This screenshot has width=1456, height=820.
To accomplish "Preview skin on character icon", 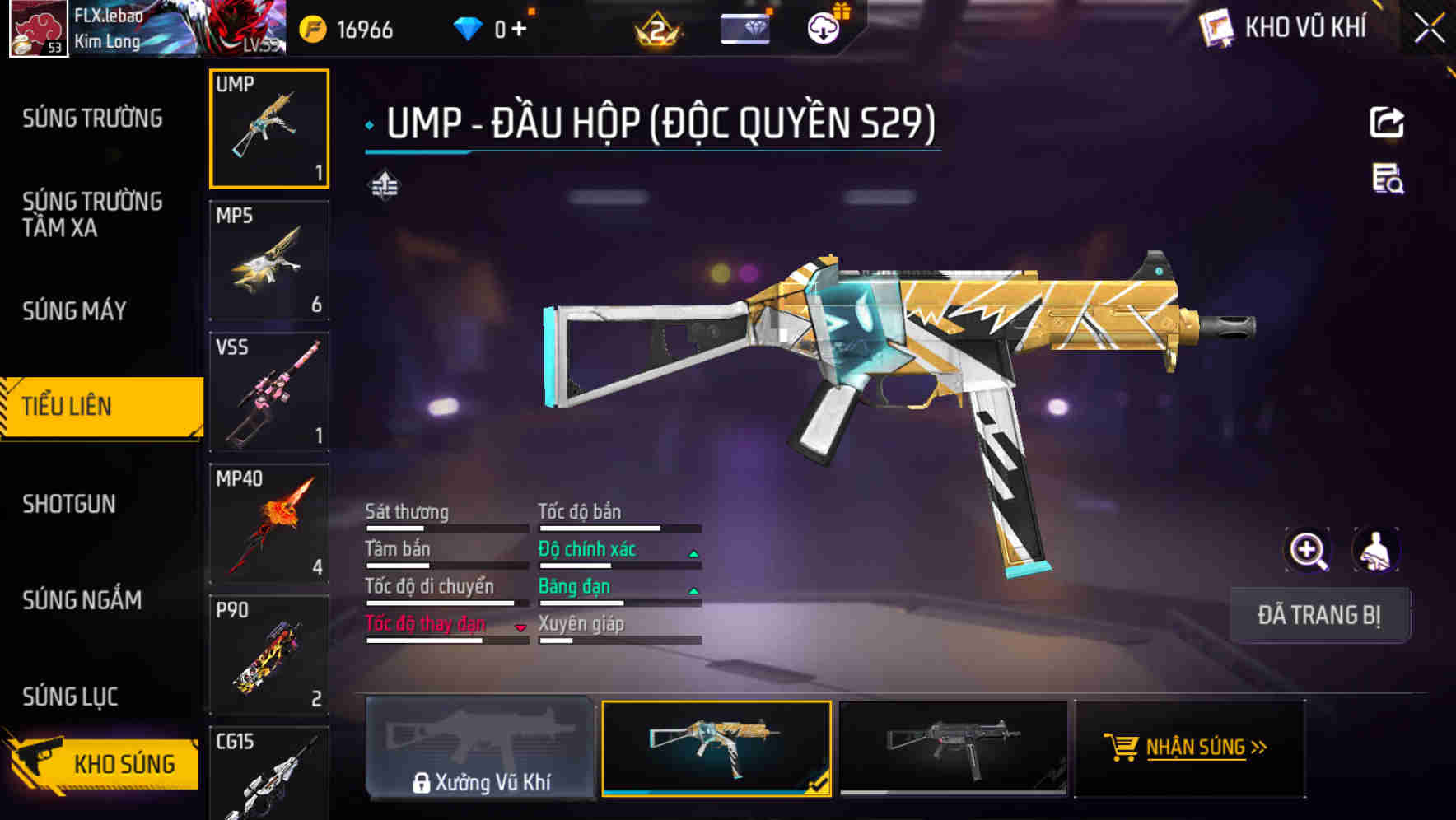I will pos(1374,550).
